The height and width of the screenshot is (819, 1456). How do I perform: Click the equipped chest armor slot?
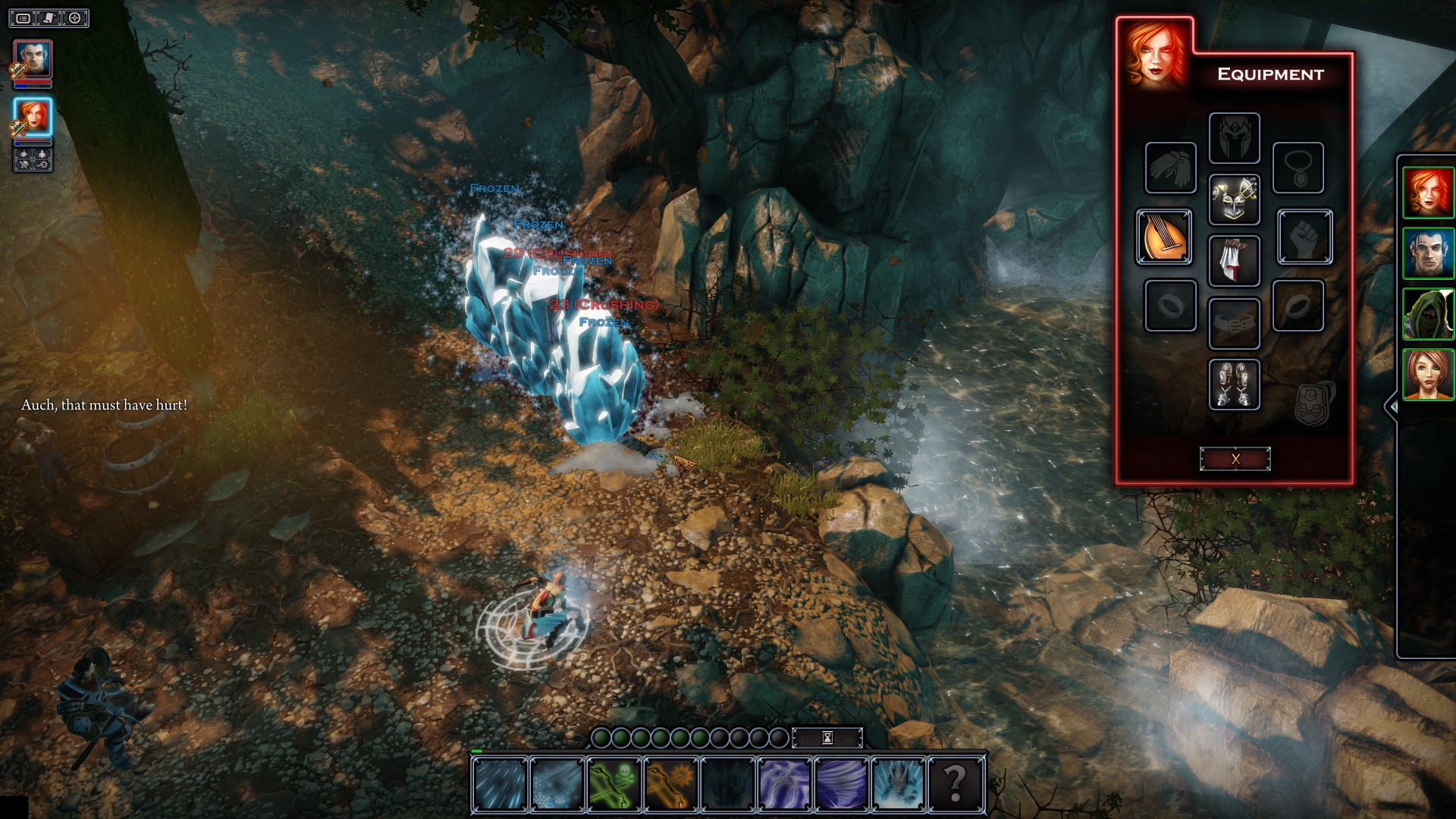1234,199
